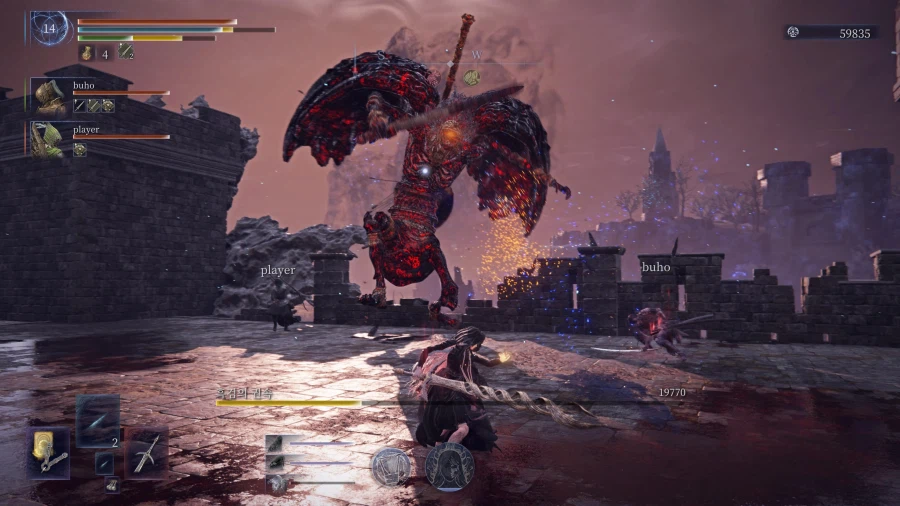Screen dimensions: 900x506
Task: Click the level 14 emblem
Action: tap(49, 28)
